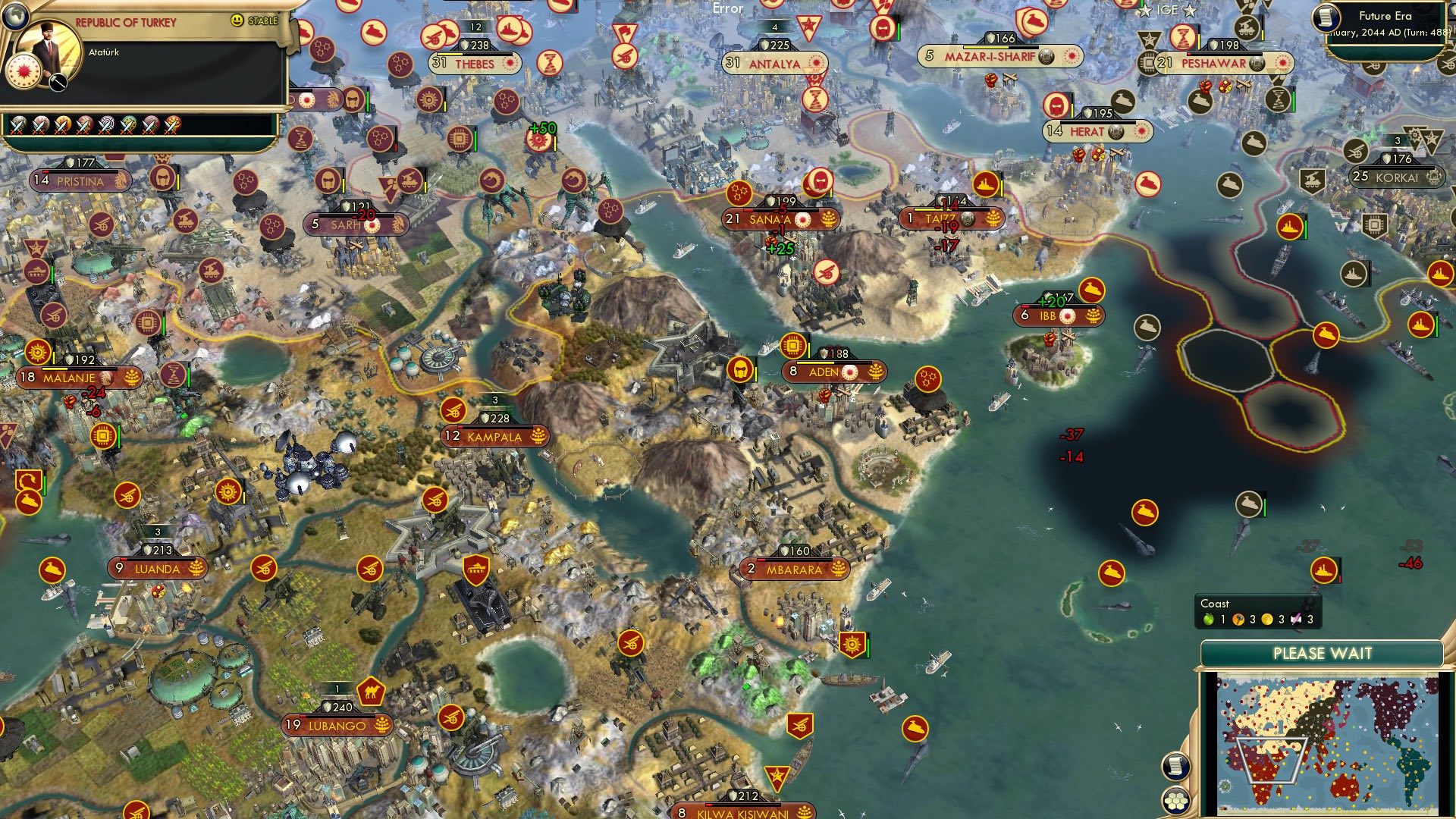Click the worker hammer icon on Atatürk's portrait
The height and width of the screenshot is (819, 1456).
pos(58,83)
